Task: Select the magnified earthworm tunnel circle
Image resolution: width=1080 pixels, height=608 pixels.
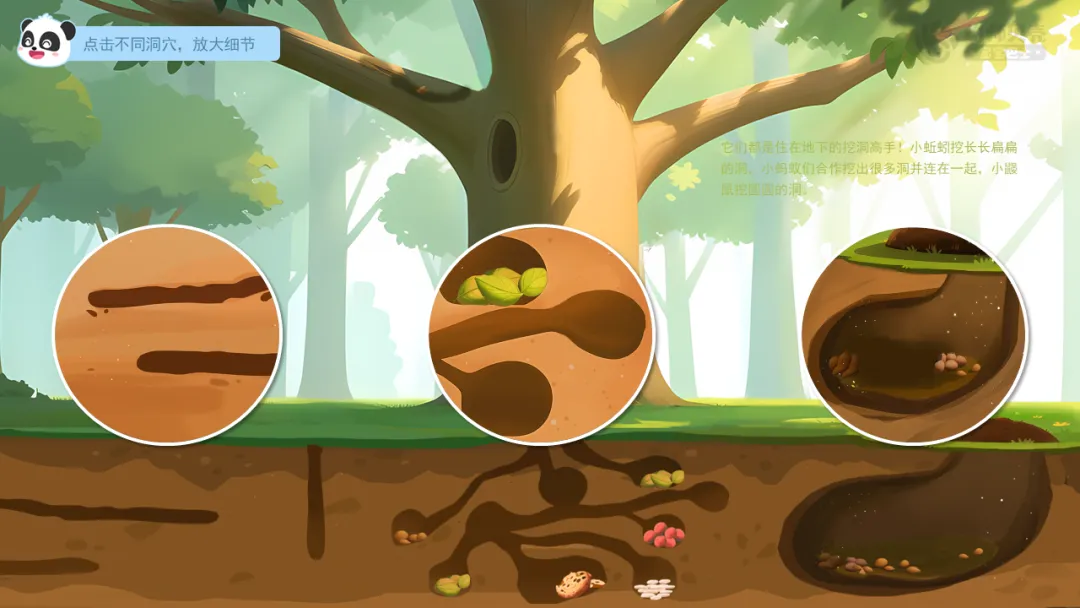Action: click(x=167, y=335)
